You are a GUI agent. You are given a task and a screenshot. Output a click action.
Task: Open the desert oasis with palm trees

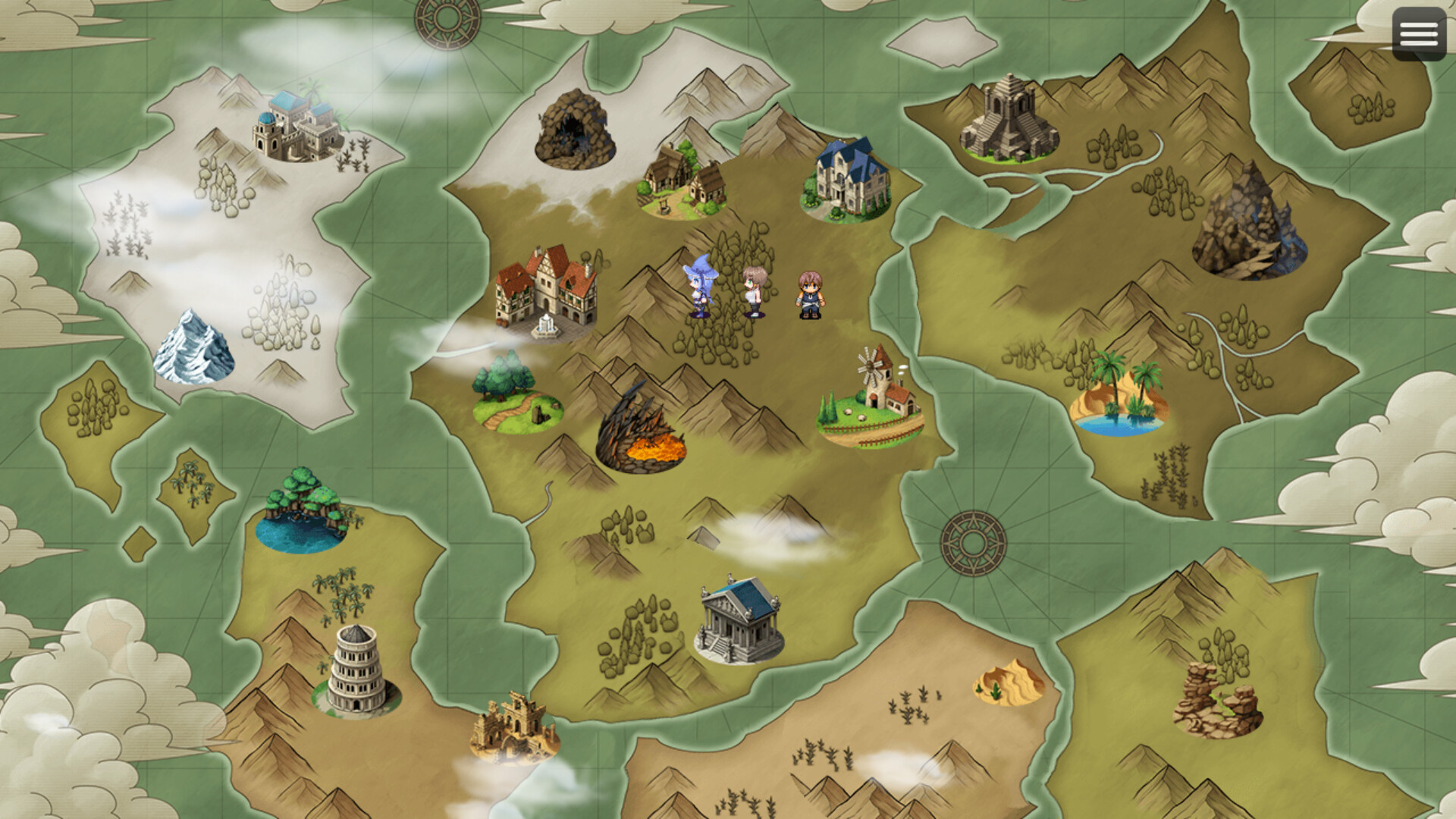1119,394
